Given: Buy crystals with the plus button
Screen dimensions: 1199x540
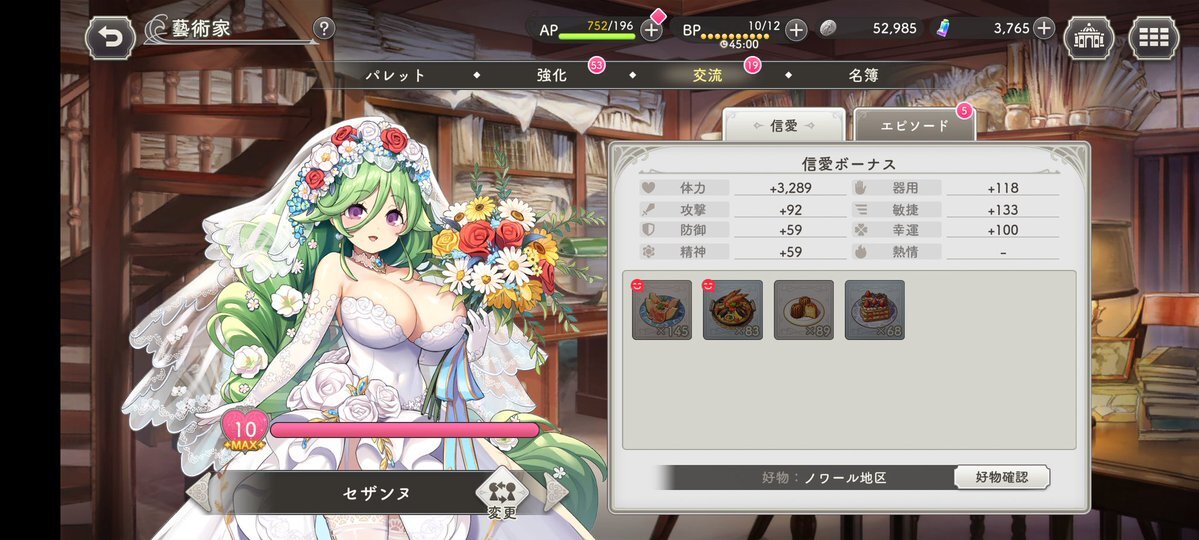Looking at the screenshot, I should pos(1044,28).
